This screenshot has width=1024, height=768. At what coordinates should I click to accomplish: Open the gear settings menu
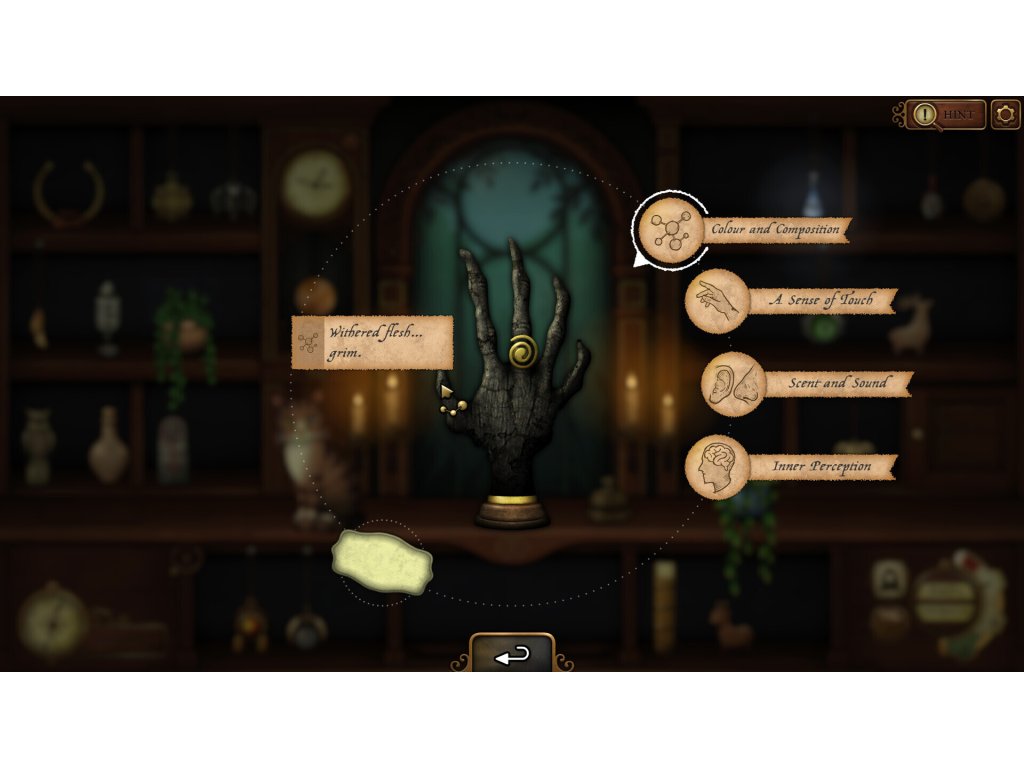point(1005,115)
